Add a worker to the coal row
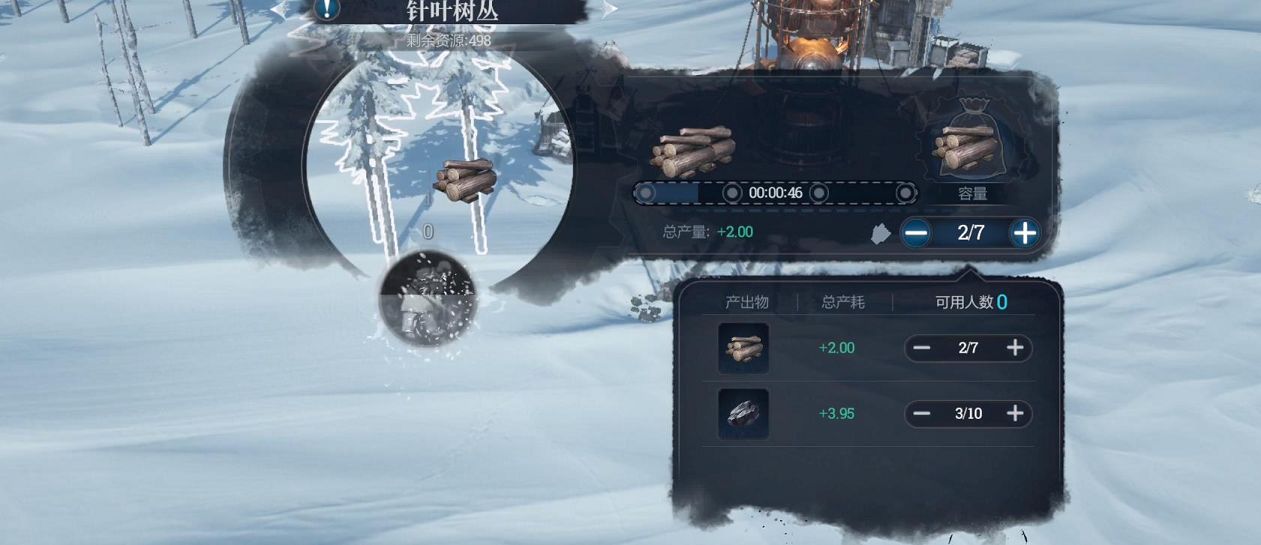 pyautogui.click(x=1015, y=414)
